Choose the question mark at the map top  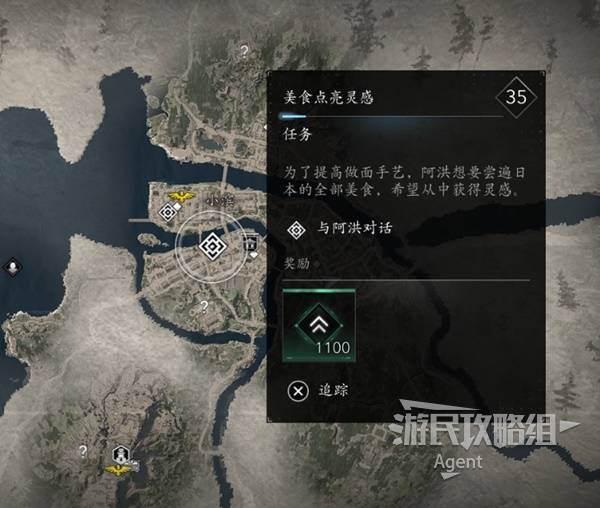(243, 49)
